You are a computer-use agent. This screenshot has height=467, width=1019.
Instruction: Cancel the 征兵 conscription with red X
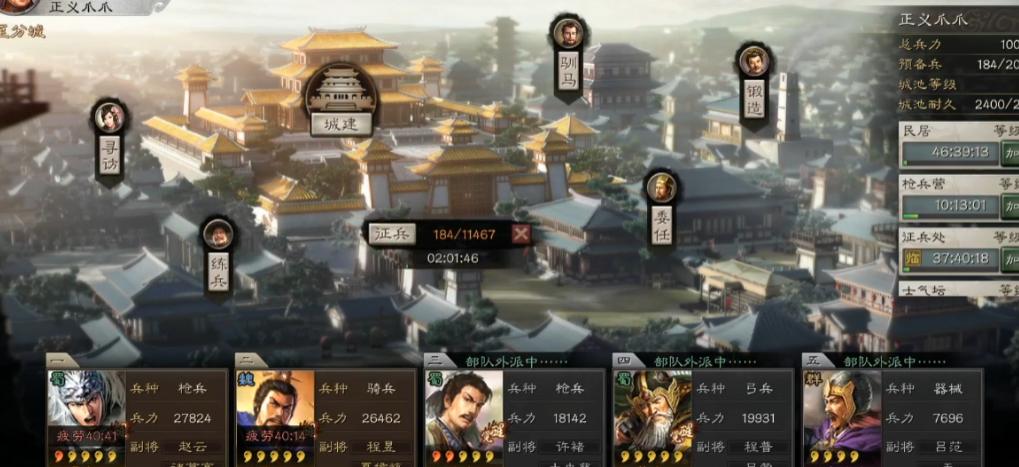point(521,234)
